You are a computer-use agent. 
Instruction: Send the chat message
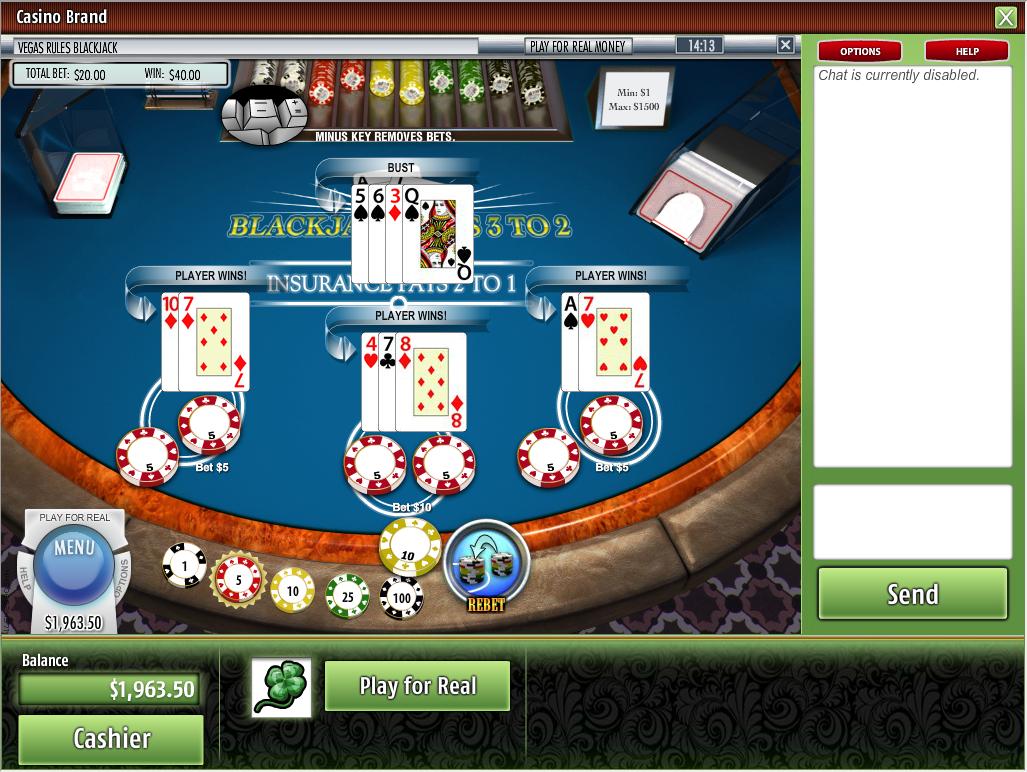912,594
